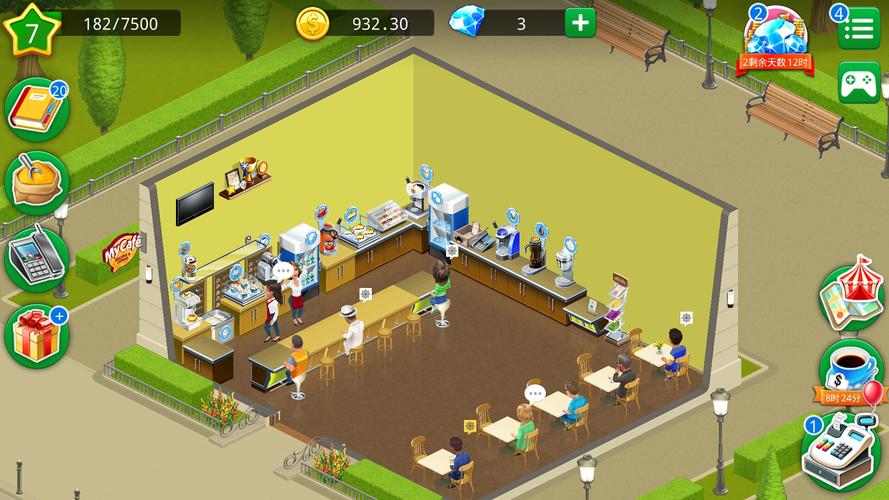Select the green gamepad button
Screen dimensions: 889x500
click(x=858, y=82)
